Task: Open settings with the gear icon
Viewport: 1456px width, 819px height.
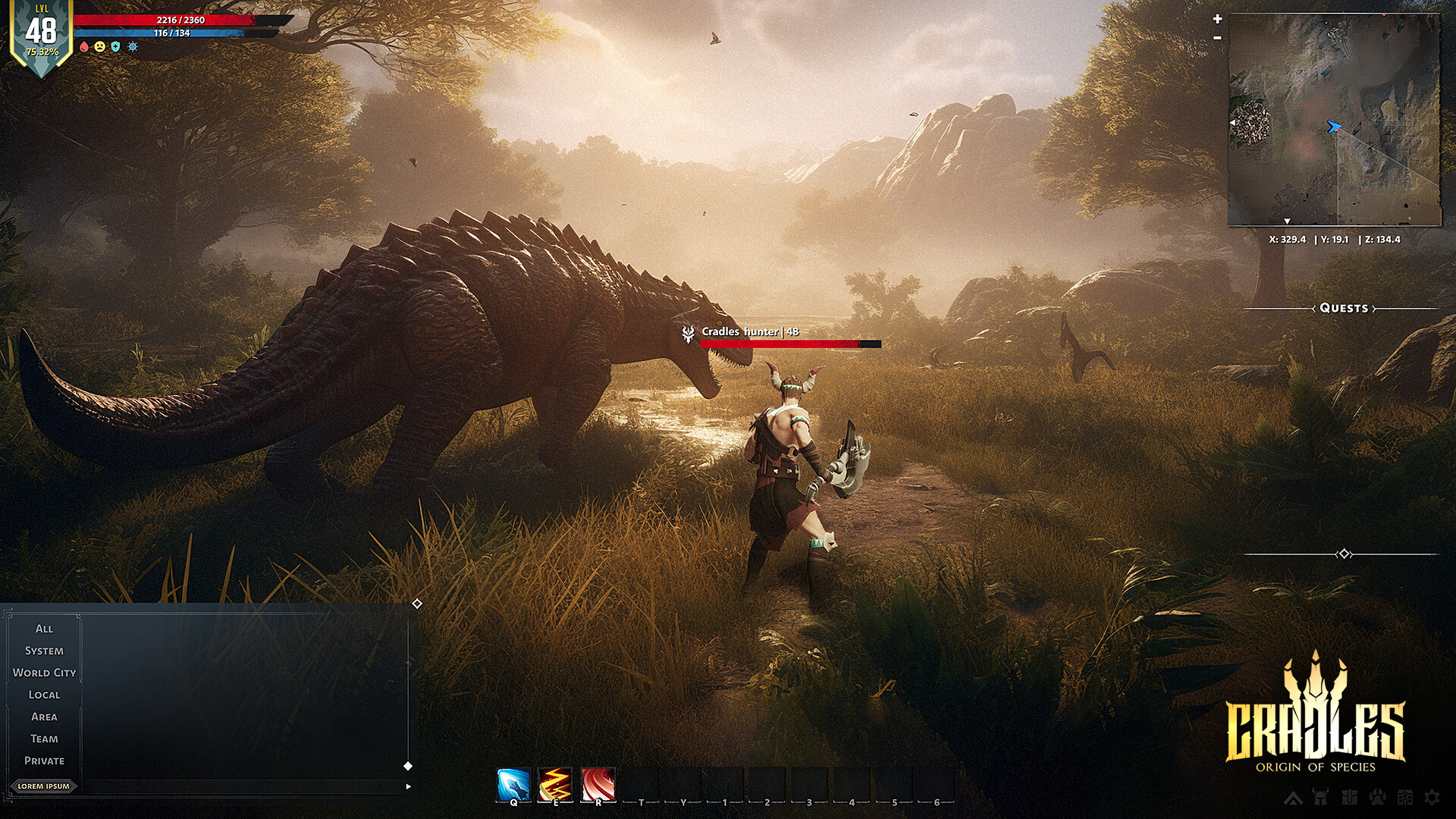Action: 1432,797
